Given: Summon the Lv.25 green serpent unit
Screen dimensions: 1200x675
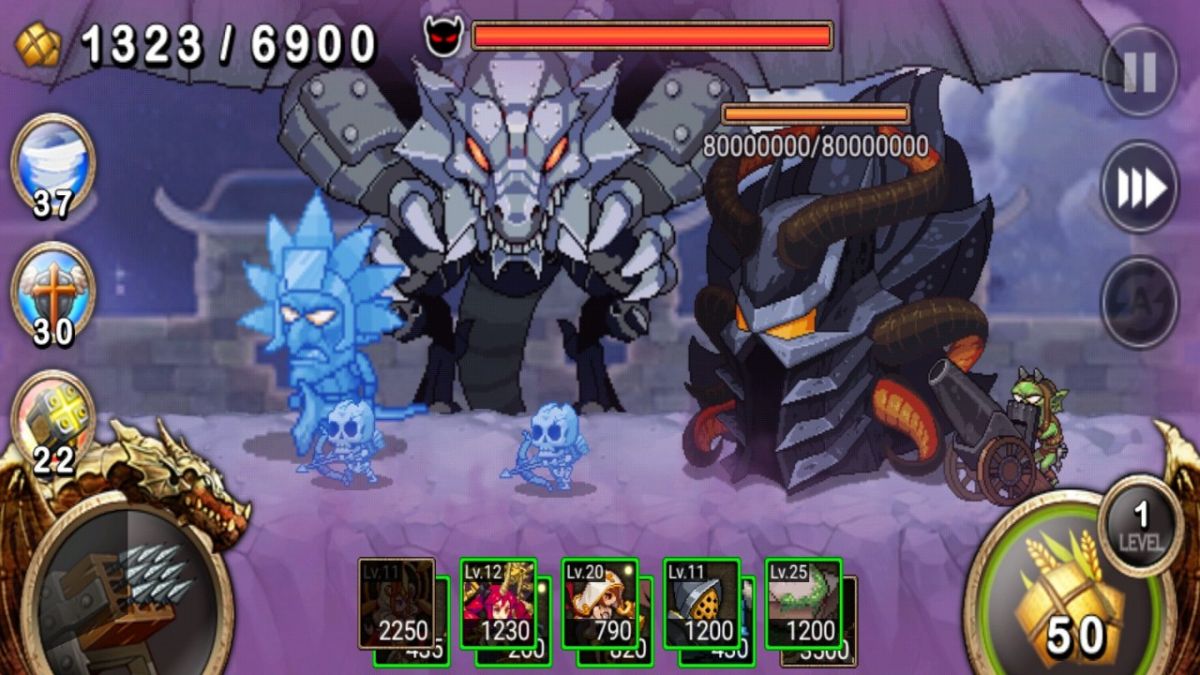Looking at the screenshot, I should point(803,603).
